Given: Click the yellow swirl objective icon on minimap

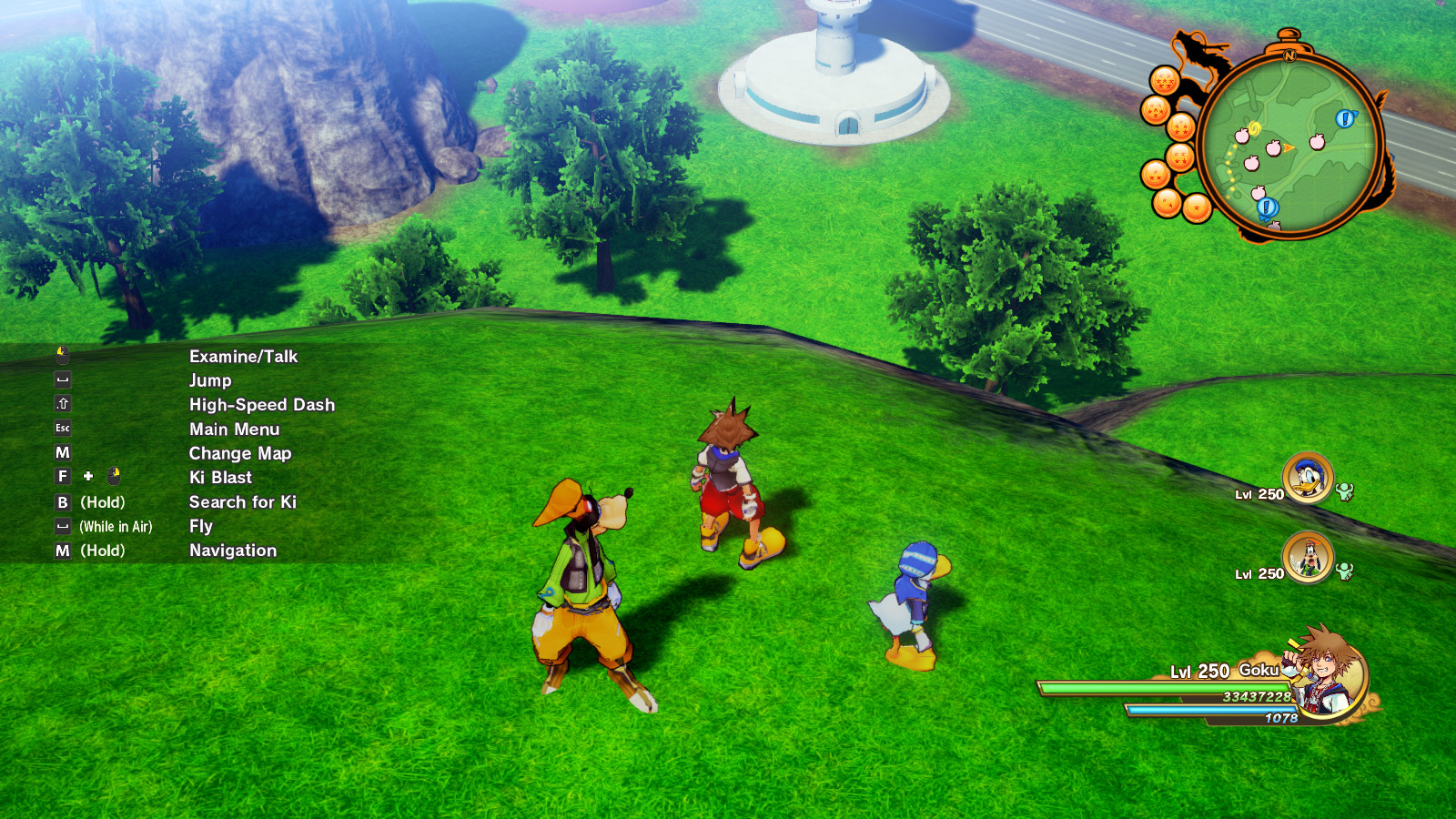Looking at the screenshot, I should 1255,126.
